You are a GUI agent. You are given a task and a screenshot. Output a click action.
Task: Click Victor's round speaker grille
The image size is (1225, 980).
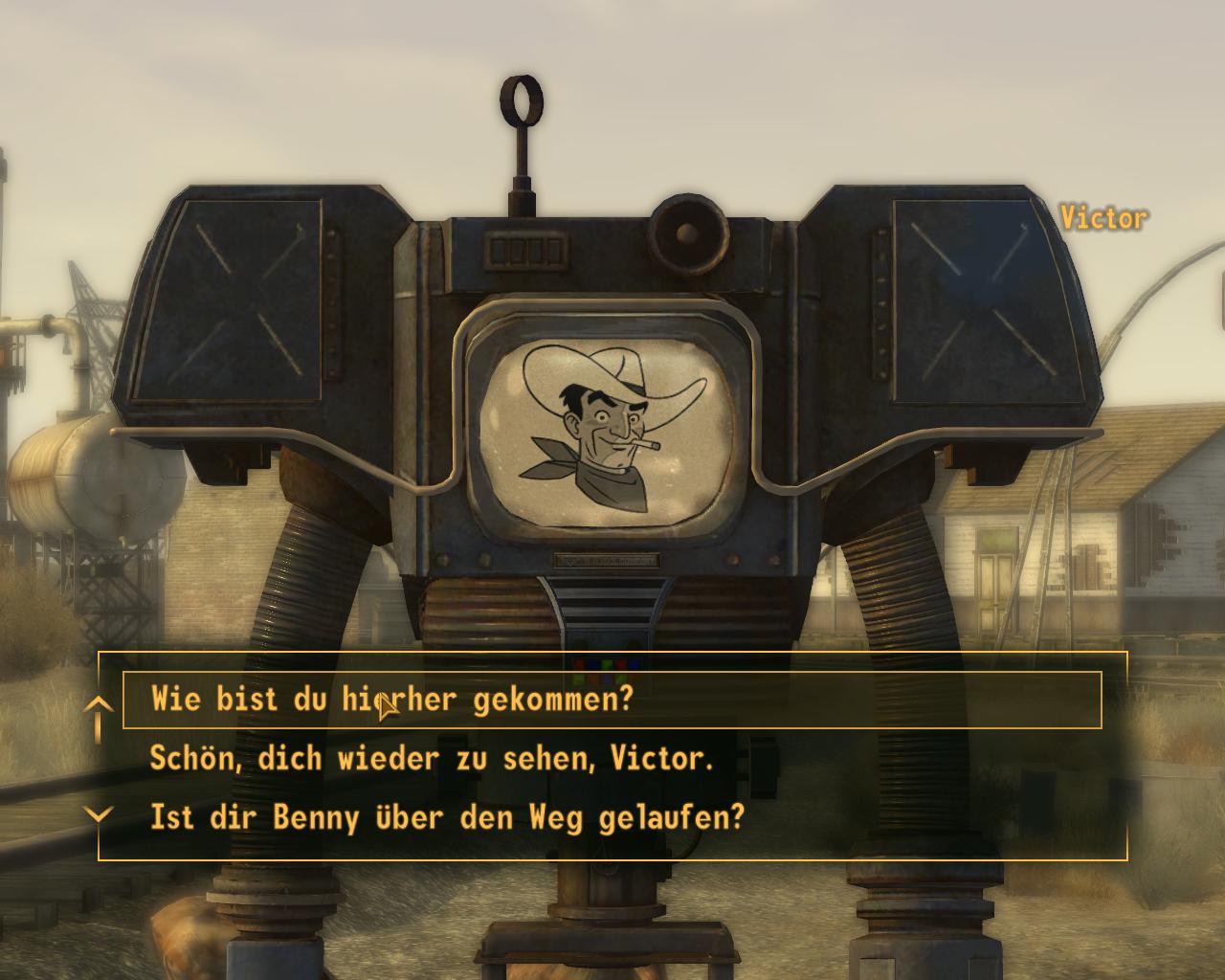[x=687, y=231]
